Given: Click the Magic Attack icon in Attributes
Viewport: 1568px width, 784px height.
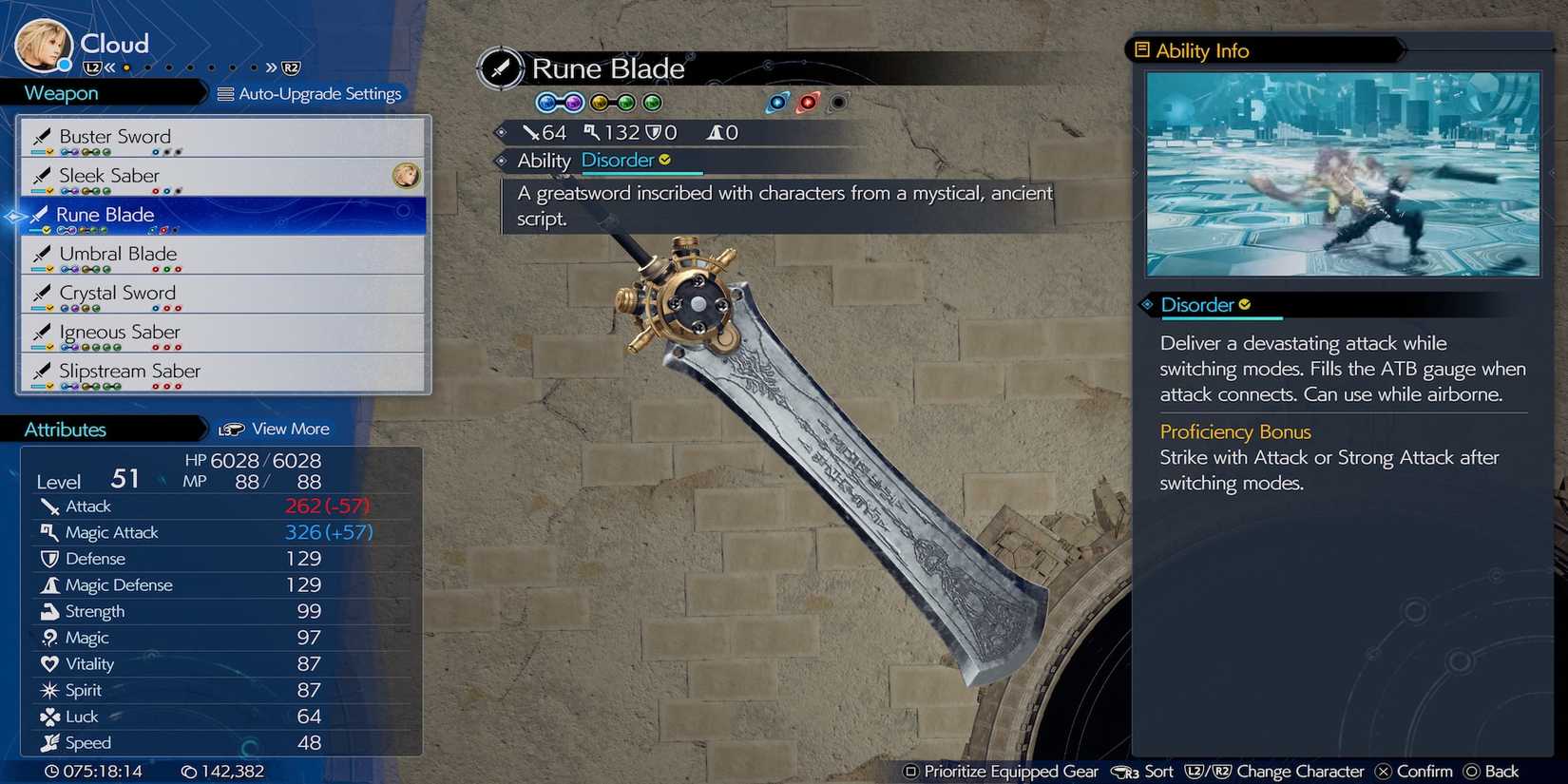Looking at the screenshot, I should tap(50, 532).
